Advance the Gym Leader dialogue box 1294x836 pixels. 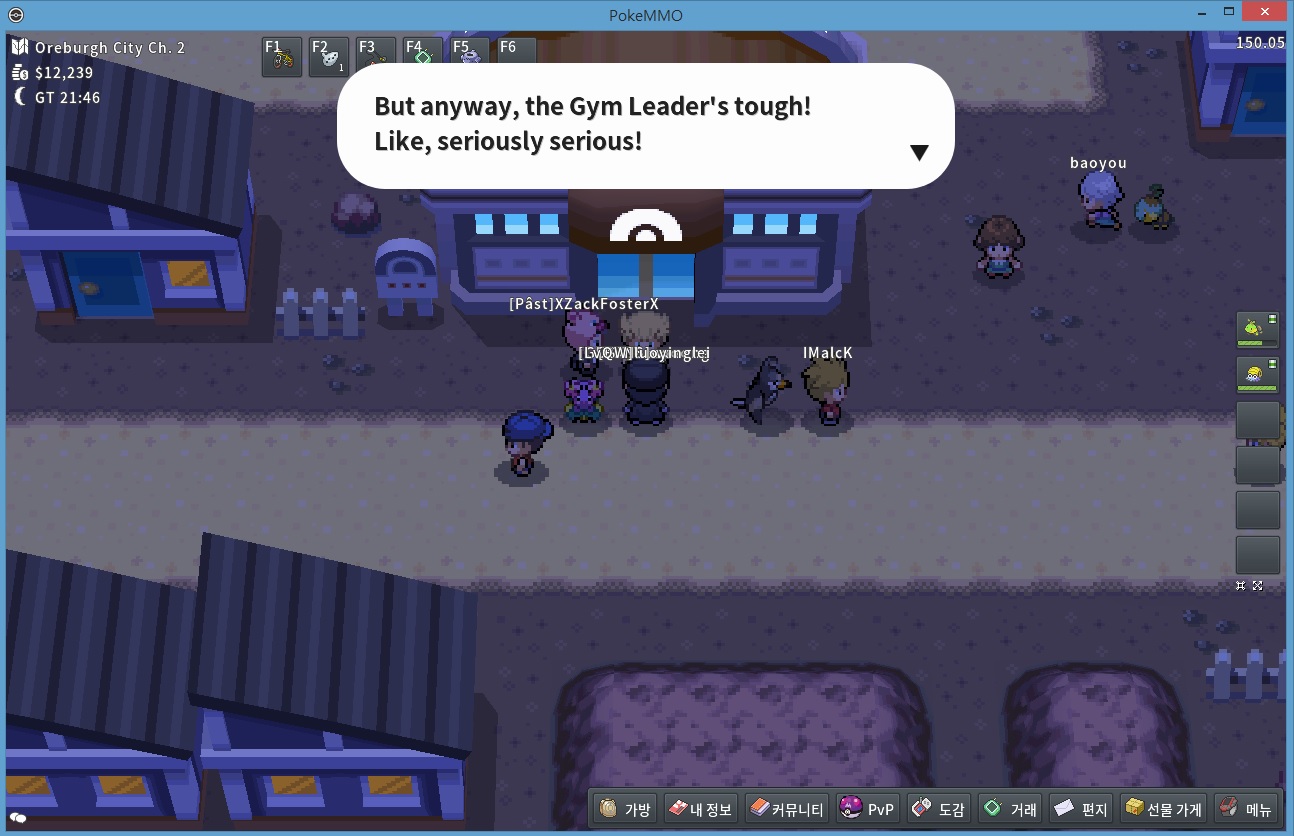click(919, 152)
